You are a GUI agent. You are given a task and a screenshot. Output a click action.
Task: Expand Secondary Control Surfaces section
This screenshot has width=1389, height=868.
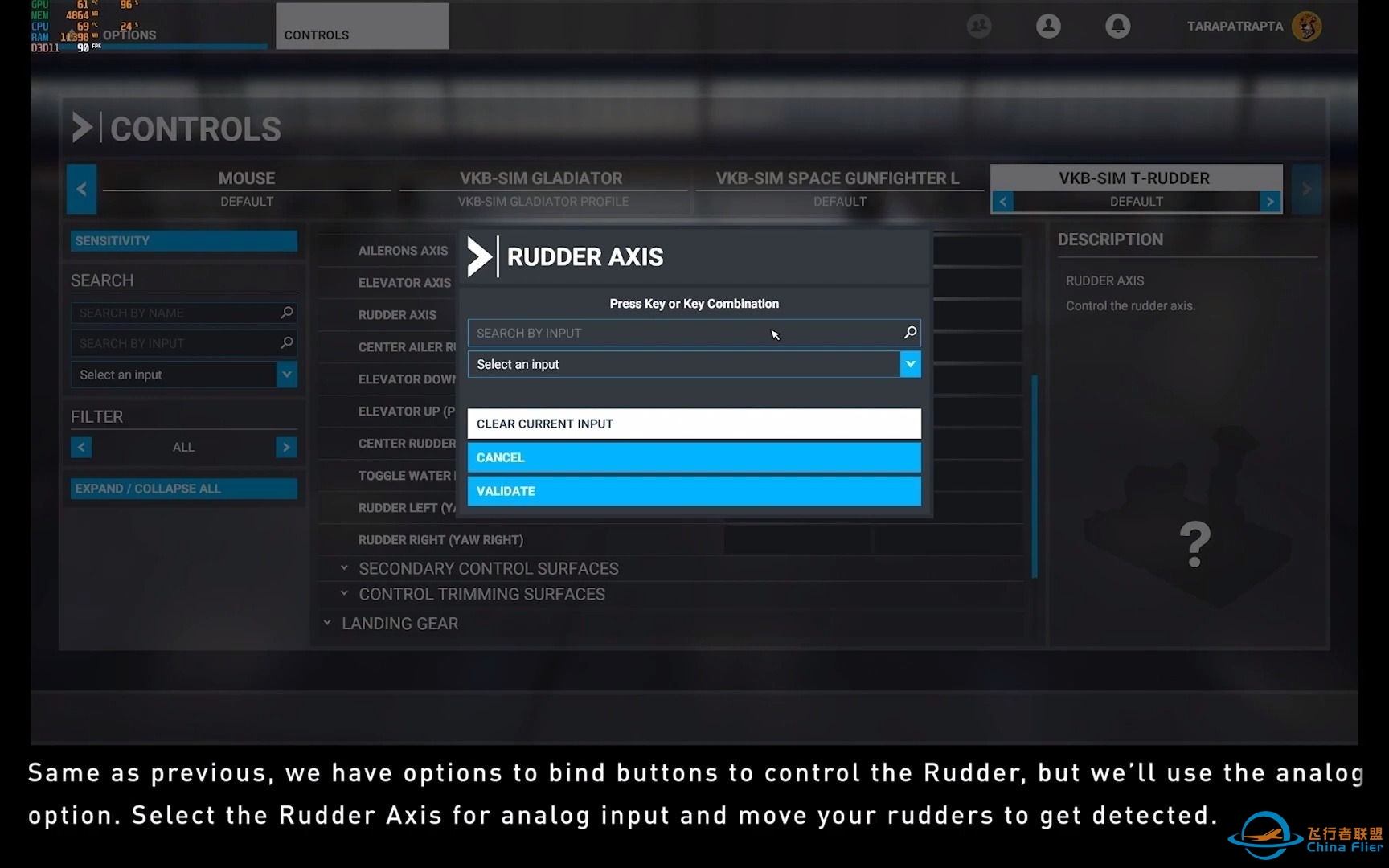[488, 569]
